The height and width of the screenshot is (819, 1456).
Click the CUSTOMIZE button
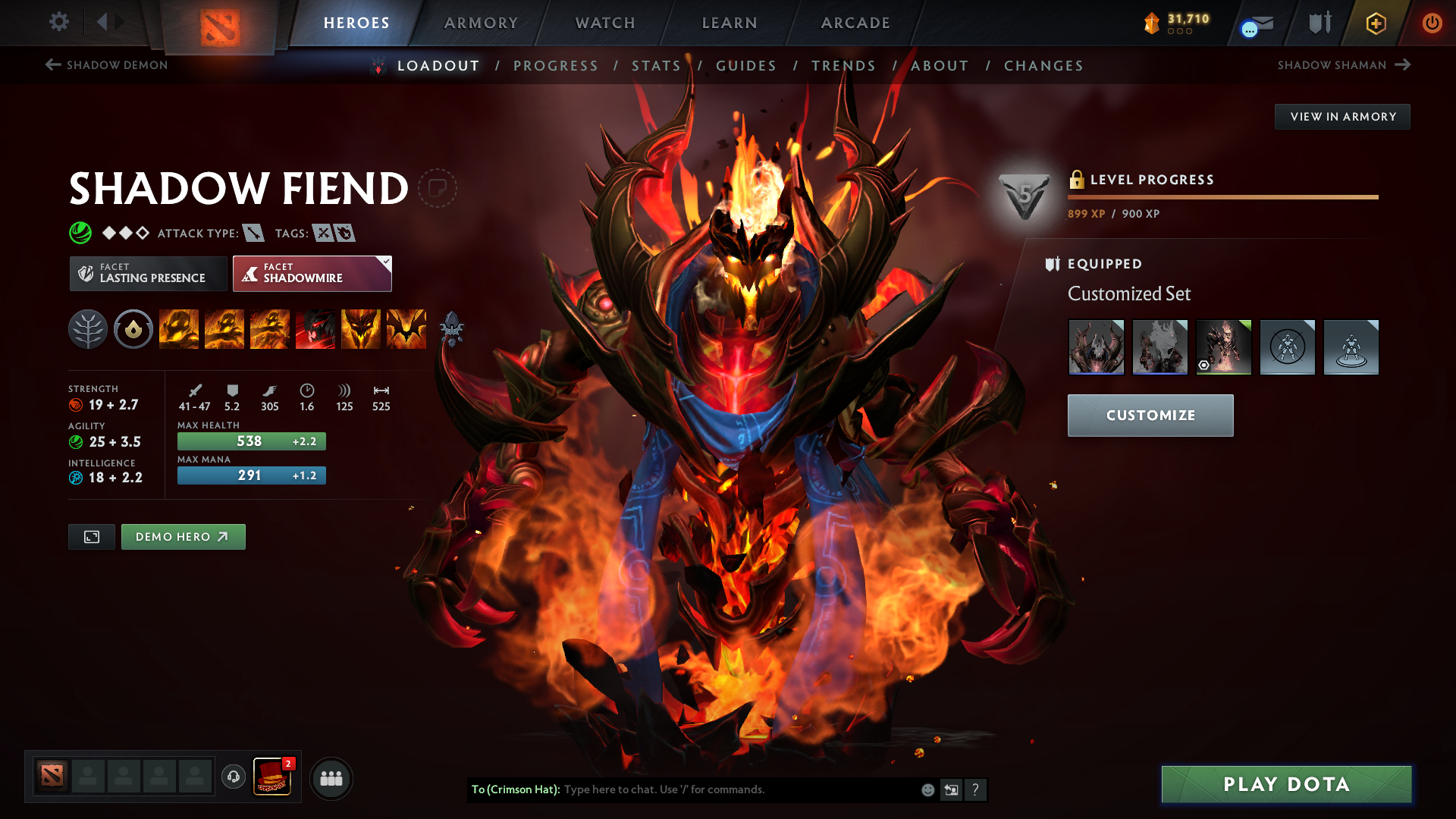1150,415
